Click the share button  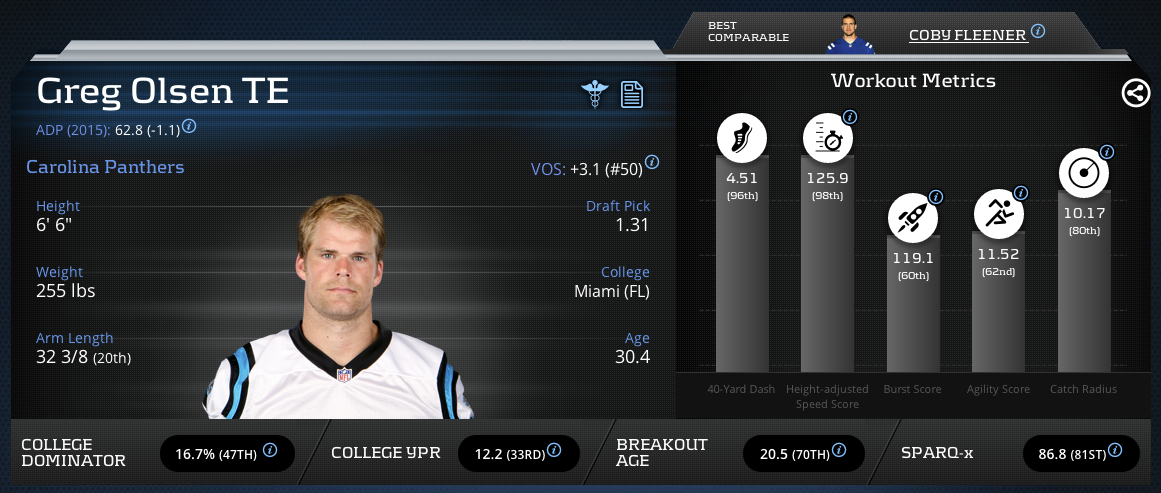pyautogui.click(x=1135, y=94)
